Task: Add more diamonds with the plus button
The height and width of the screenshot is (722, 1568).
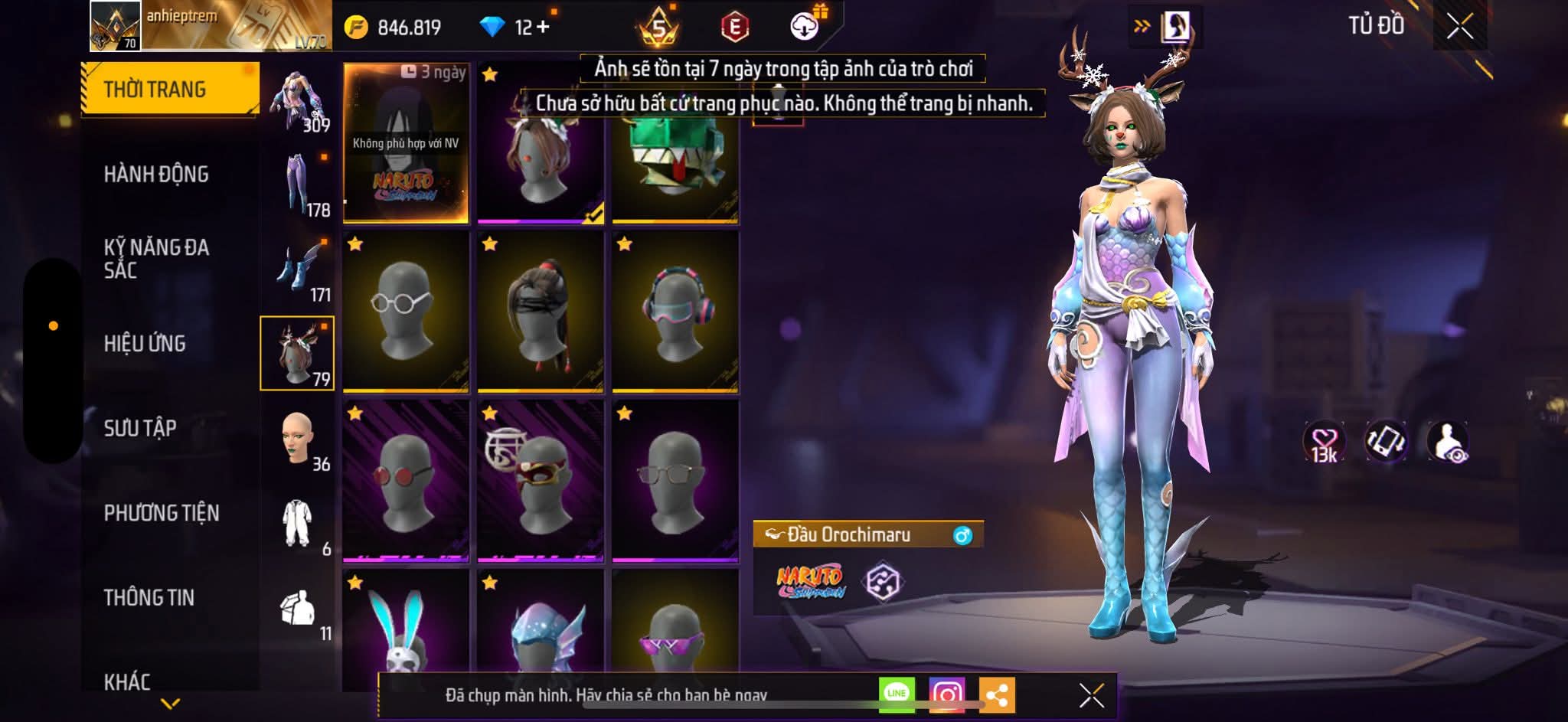Action: 543,28
